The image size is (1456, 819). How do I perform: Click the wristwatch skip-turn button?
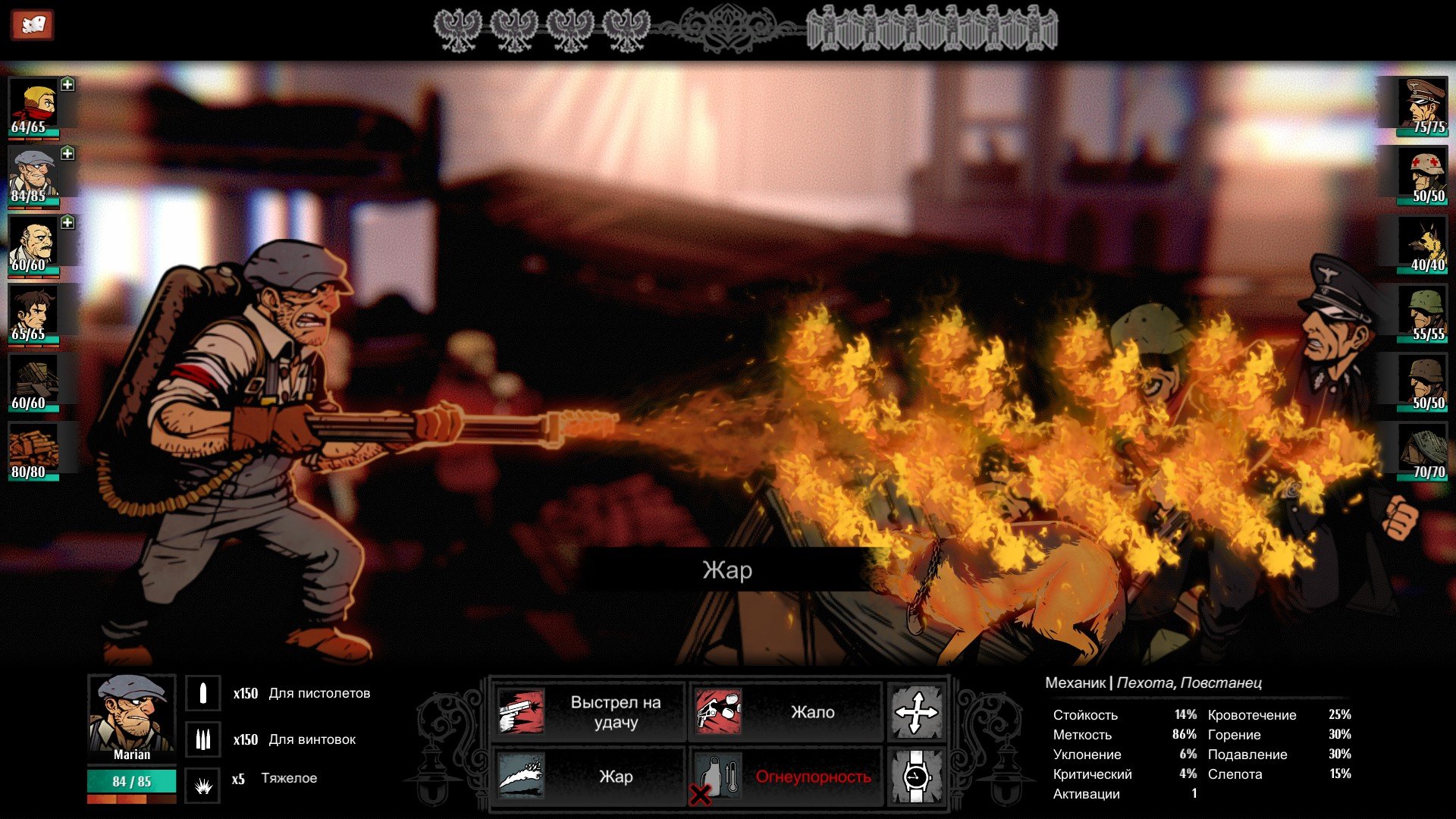point(916,777)
